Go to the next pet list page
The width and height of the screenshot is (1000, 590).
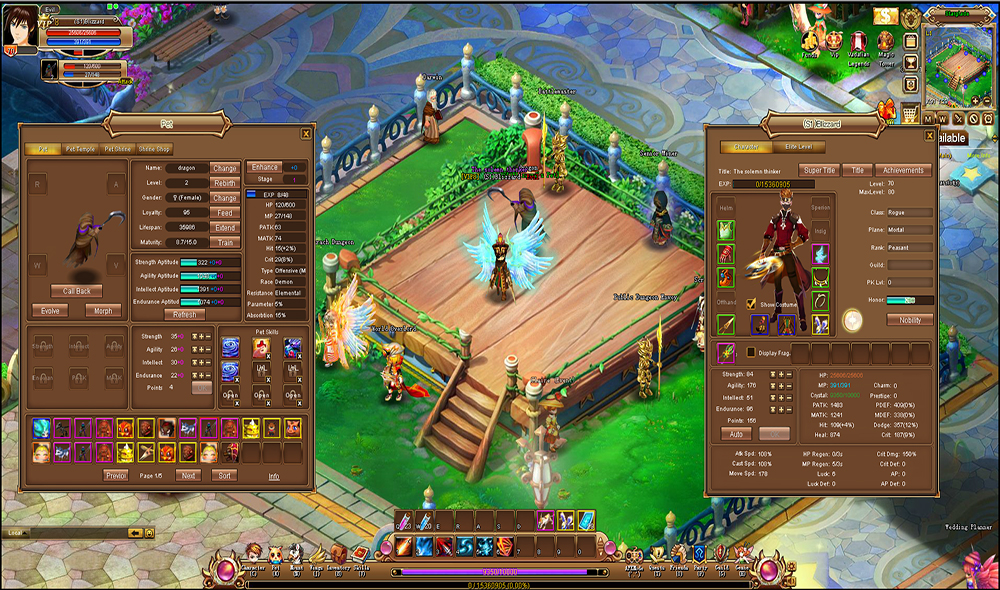[x=187, y=475]
